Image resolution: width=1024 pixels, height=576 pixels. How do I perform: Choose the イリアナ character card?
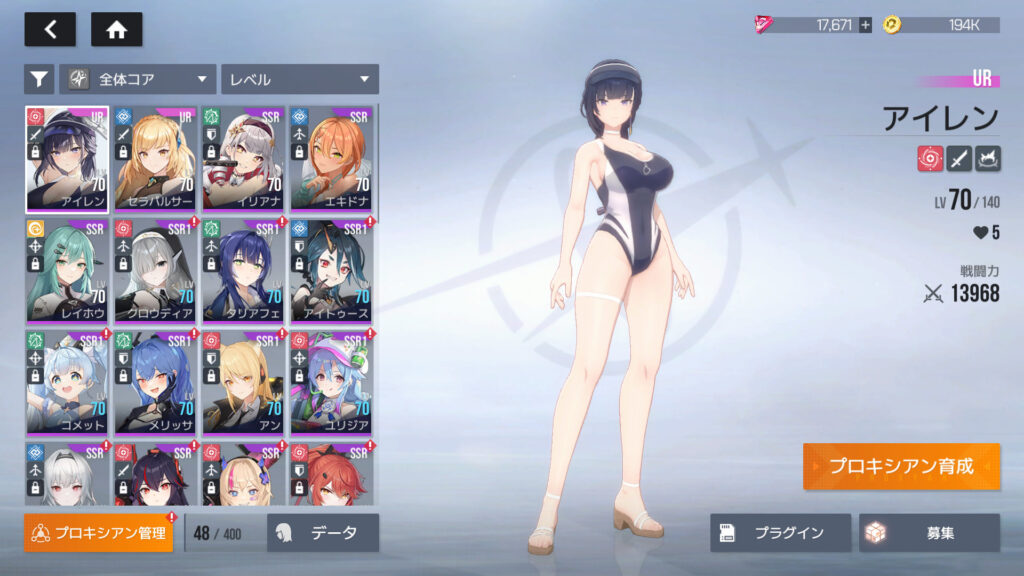coord(243,158)
